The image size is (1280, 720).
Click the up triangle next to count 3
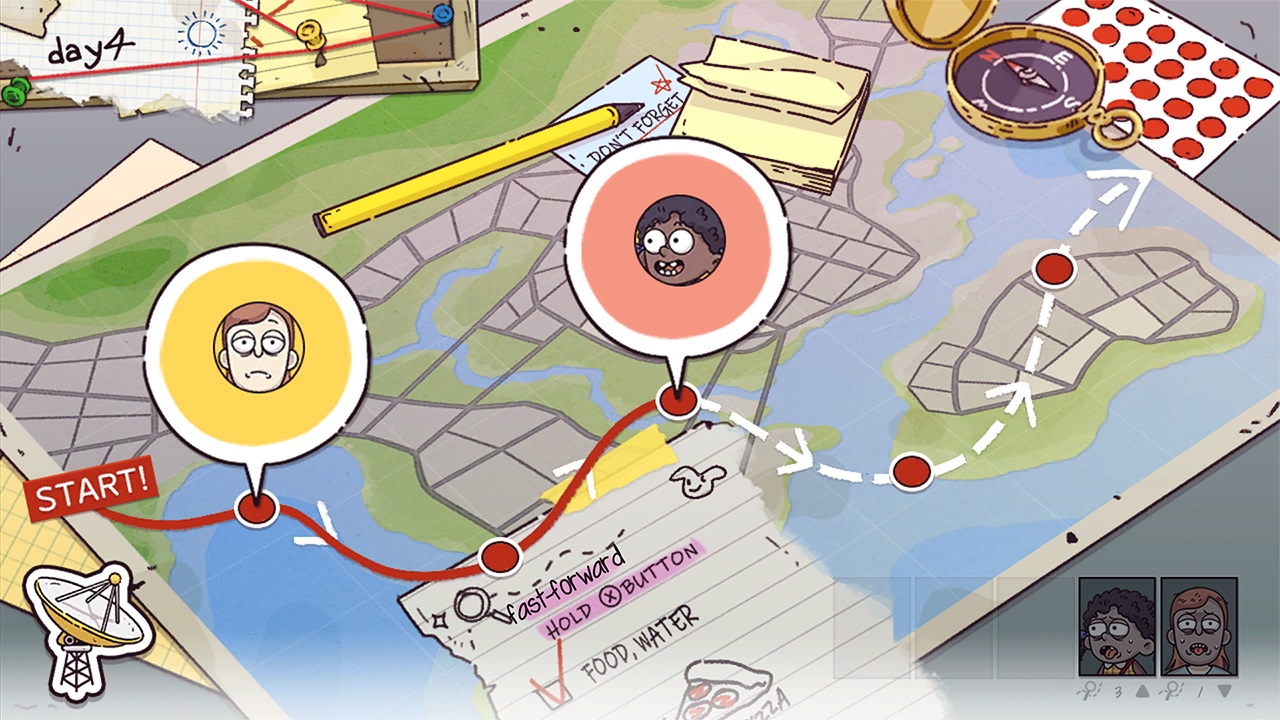point(1140,690)
